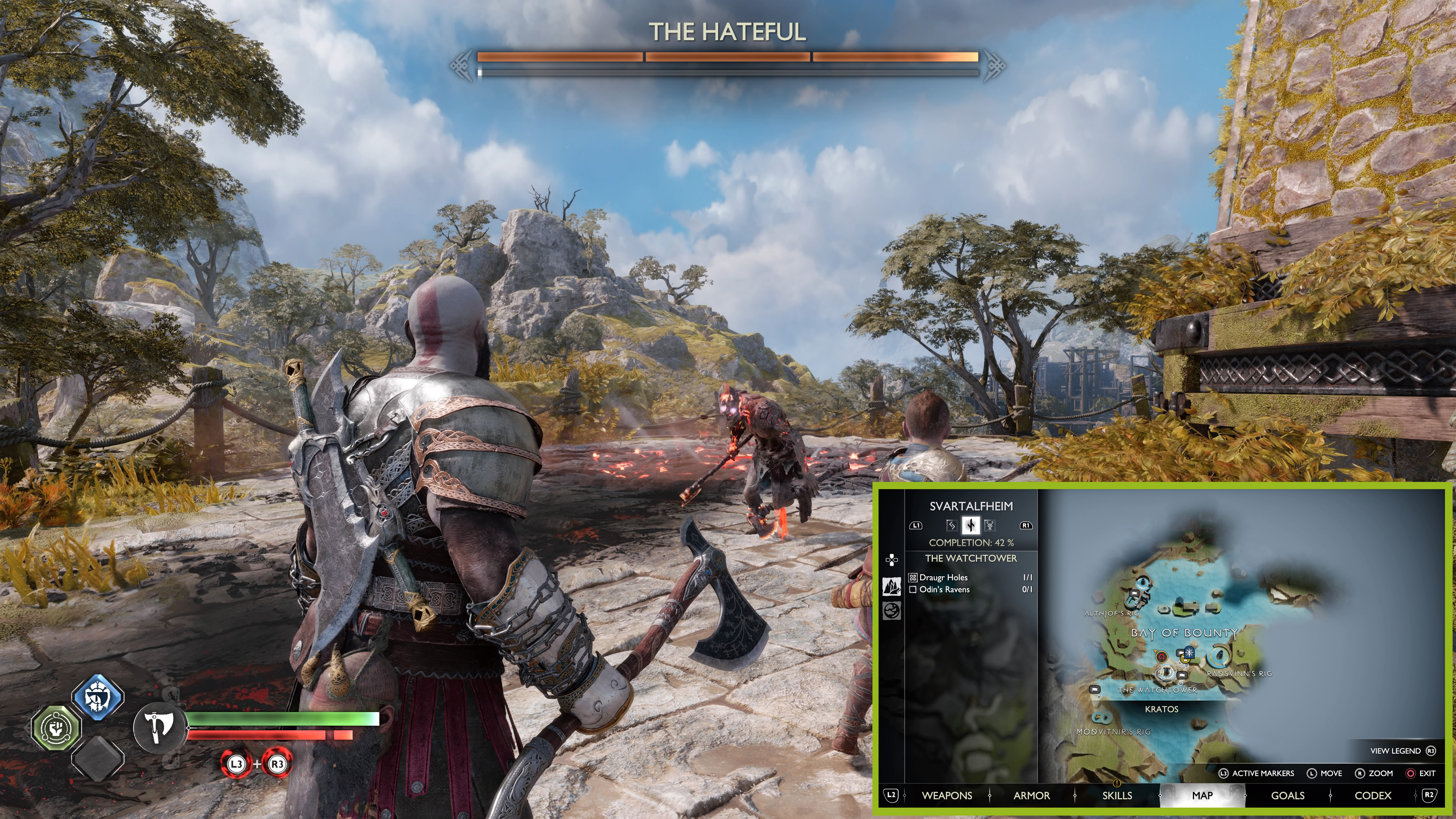The height and width of the screenshot is (819, 1456).
Task: Choose the left realm rune icon
Action: coord(952,525)
